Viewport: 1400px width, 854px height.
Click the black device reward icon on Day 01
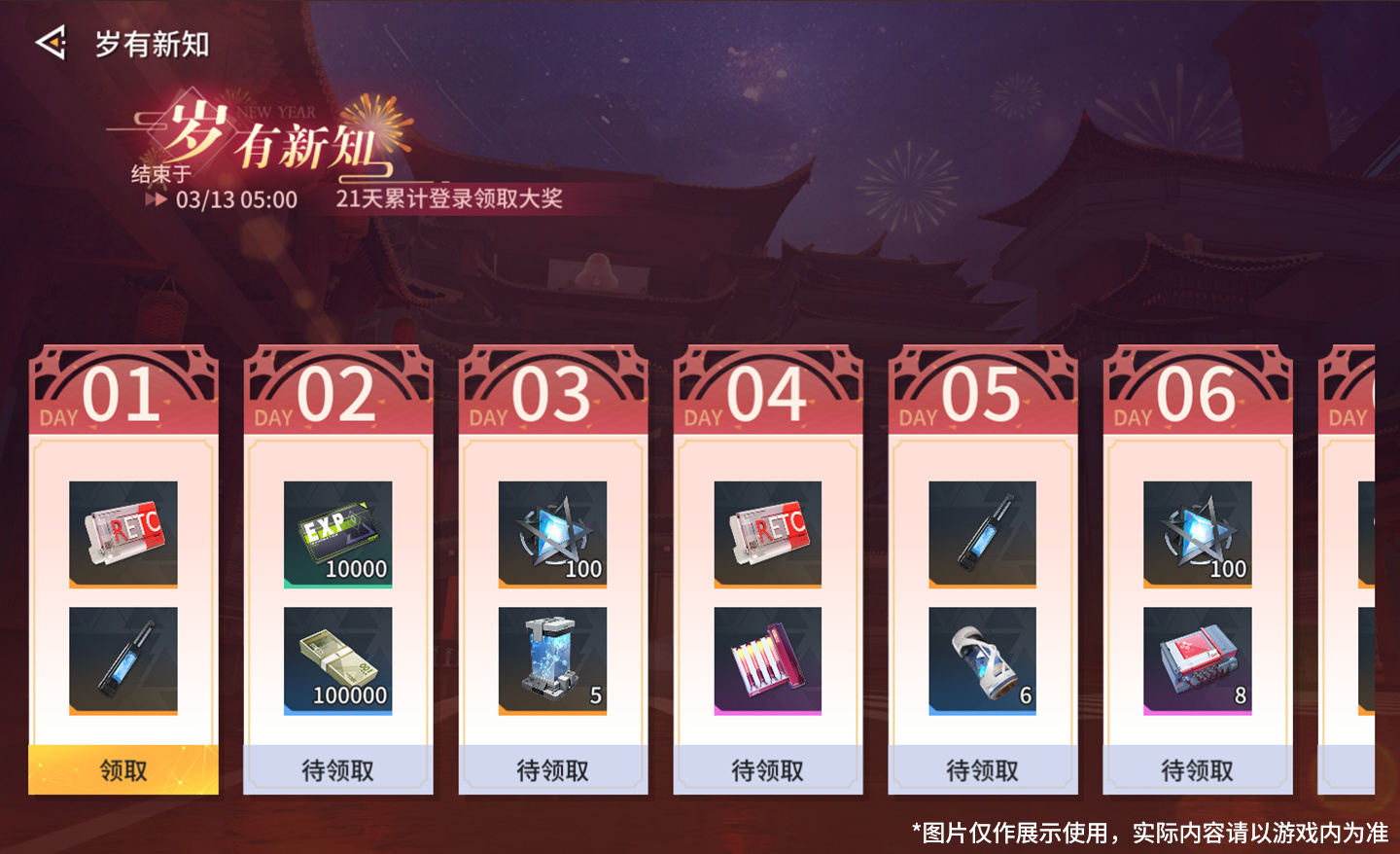coord(122,659)
